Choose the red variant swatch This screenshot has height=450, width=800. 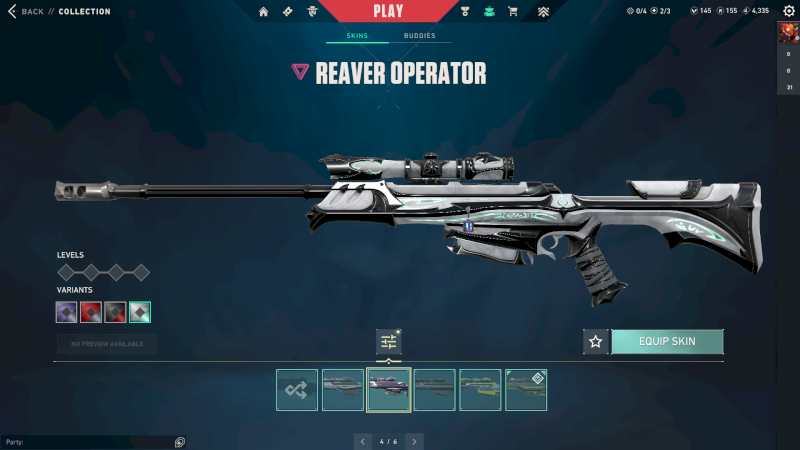(91, 312)
